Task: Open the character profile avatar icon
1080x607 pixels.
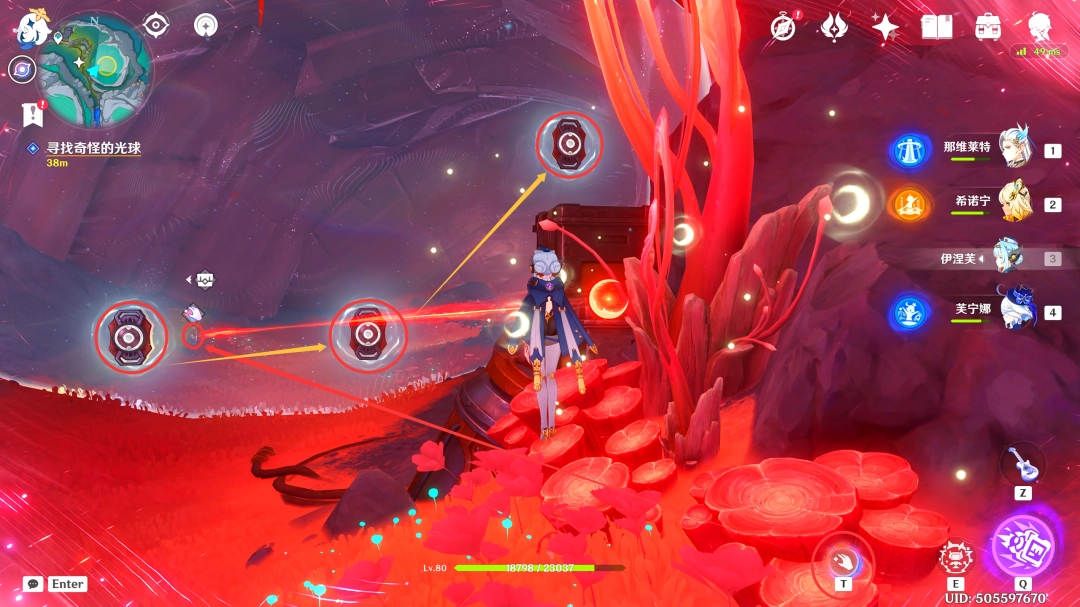Action: pos(1042,28)
